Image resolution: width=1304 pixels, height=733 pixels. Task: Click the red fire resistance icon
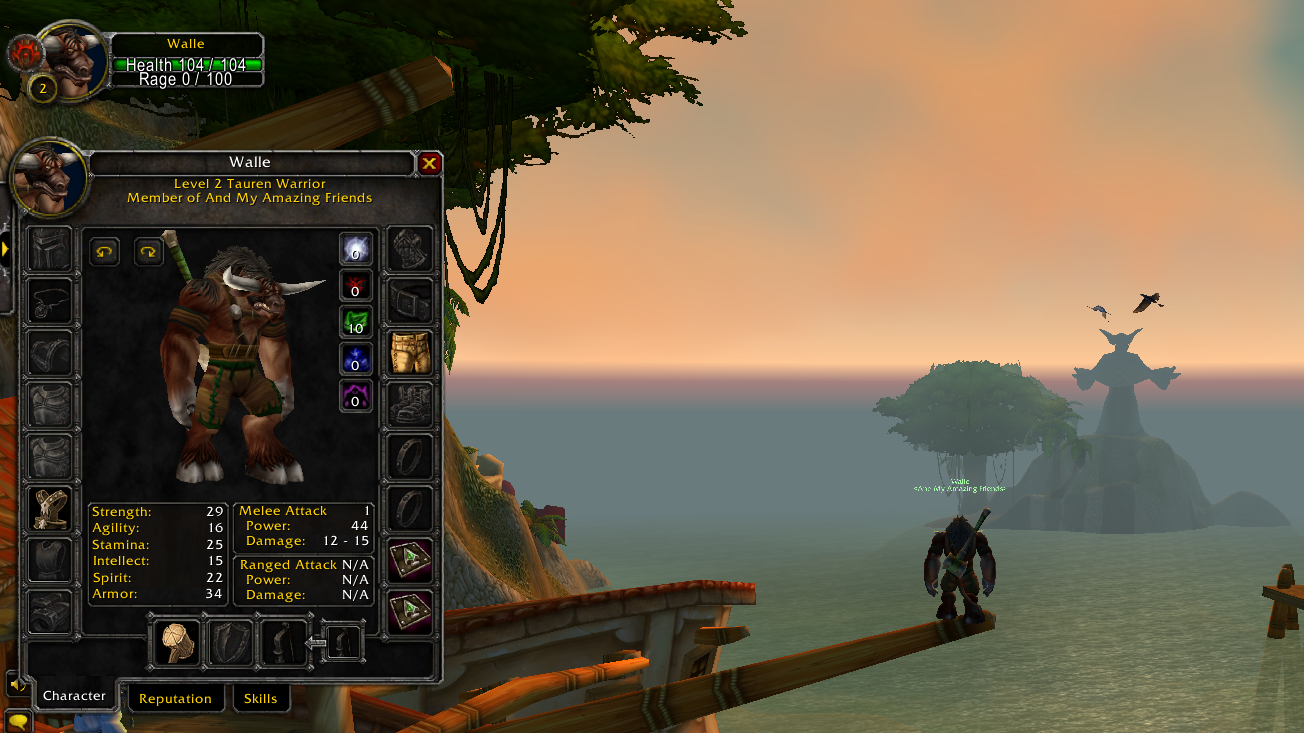pyautogui.click(x=356, y=285)
